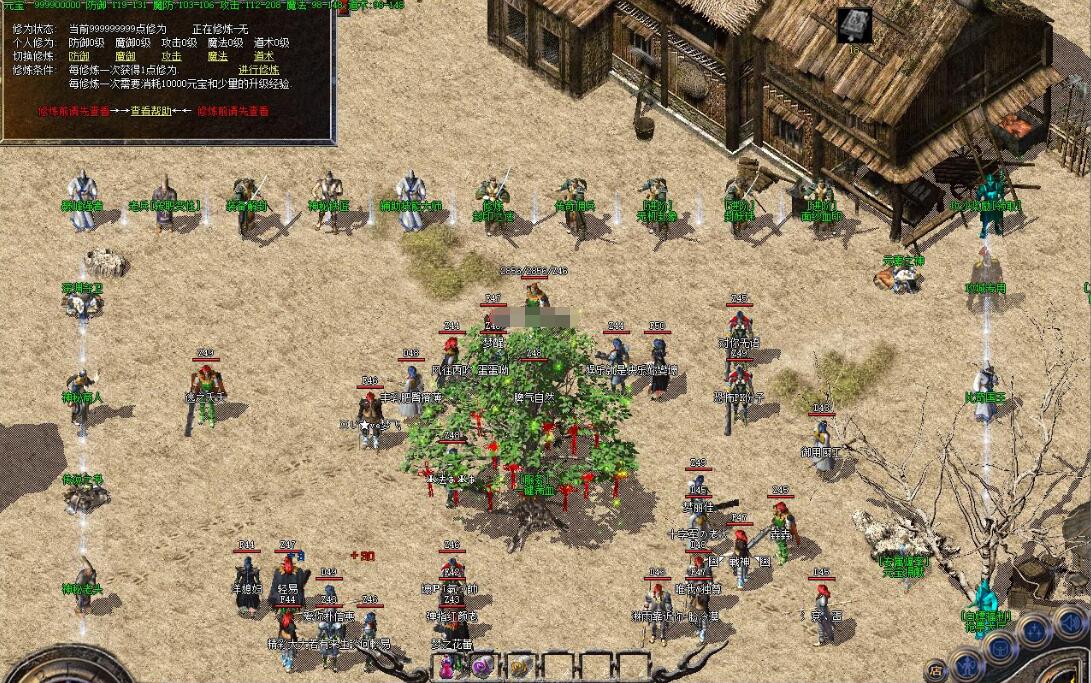Select the purple orb hotbar slot
1091x683 pixels.
(x=483, y=667)
